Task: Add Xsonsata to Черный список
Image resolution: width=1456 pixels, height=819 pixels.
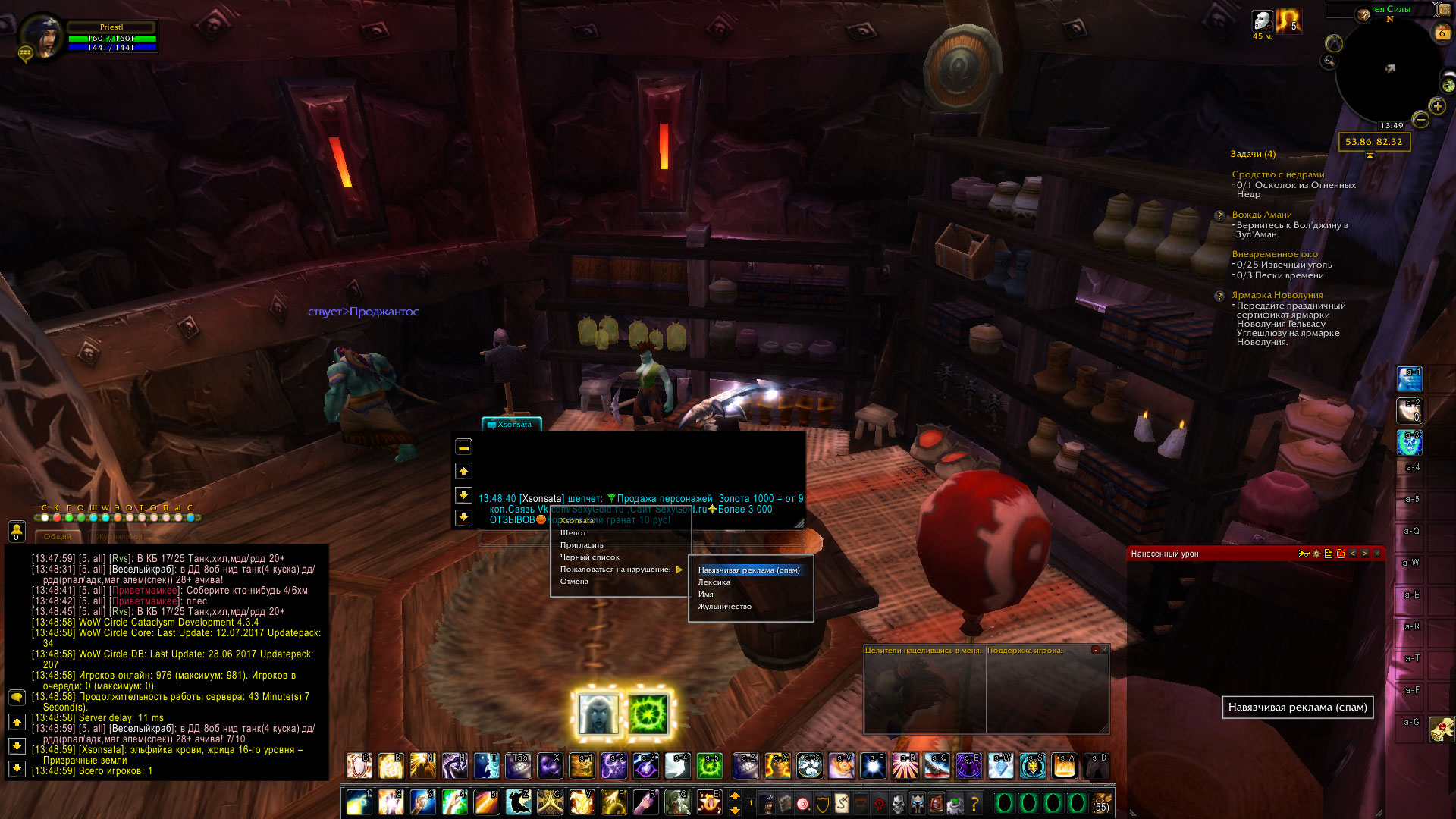Action: pos(589,557)
